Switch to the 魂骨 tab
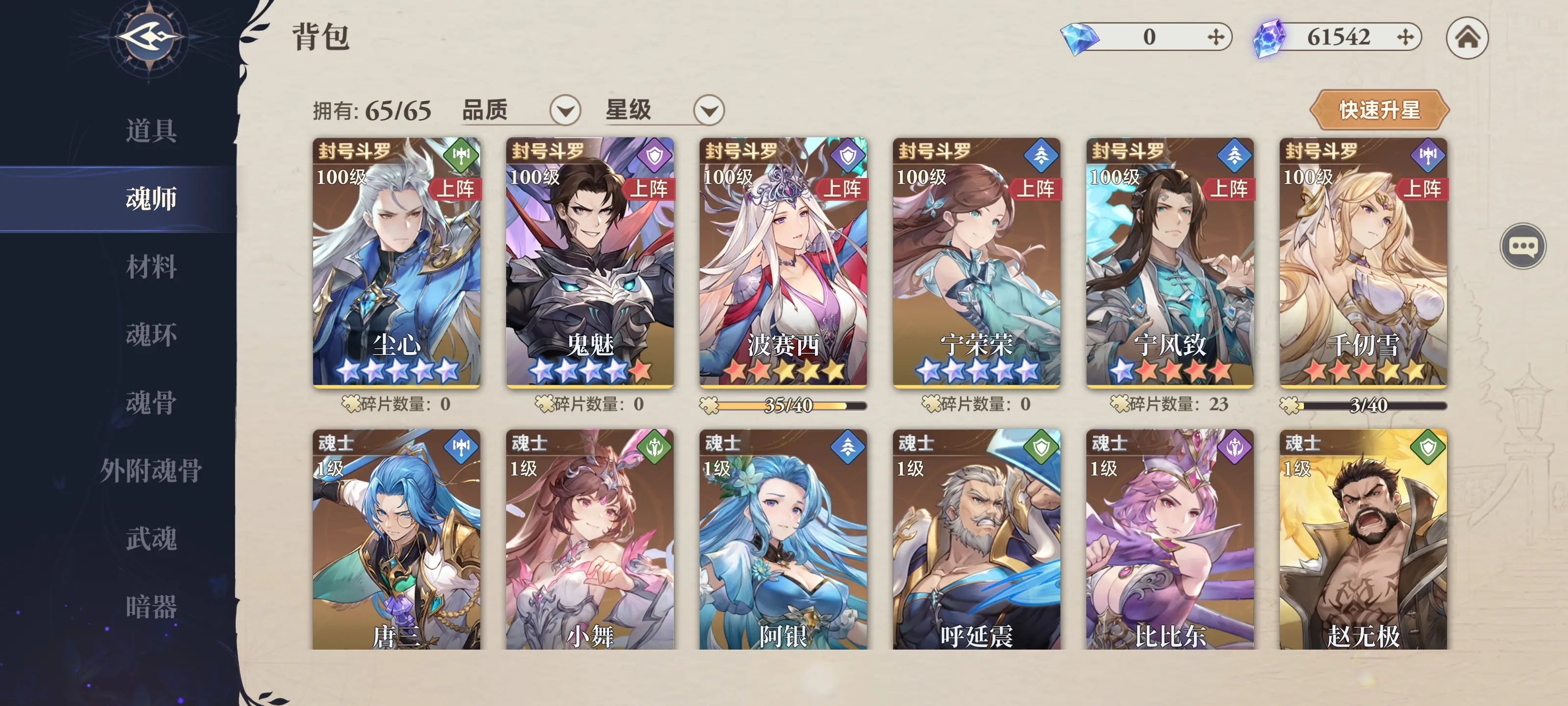 [151, 403]
